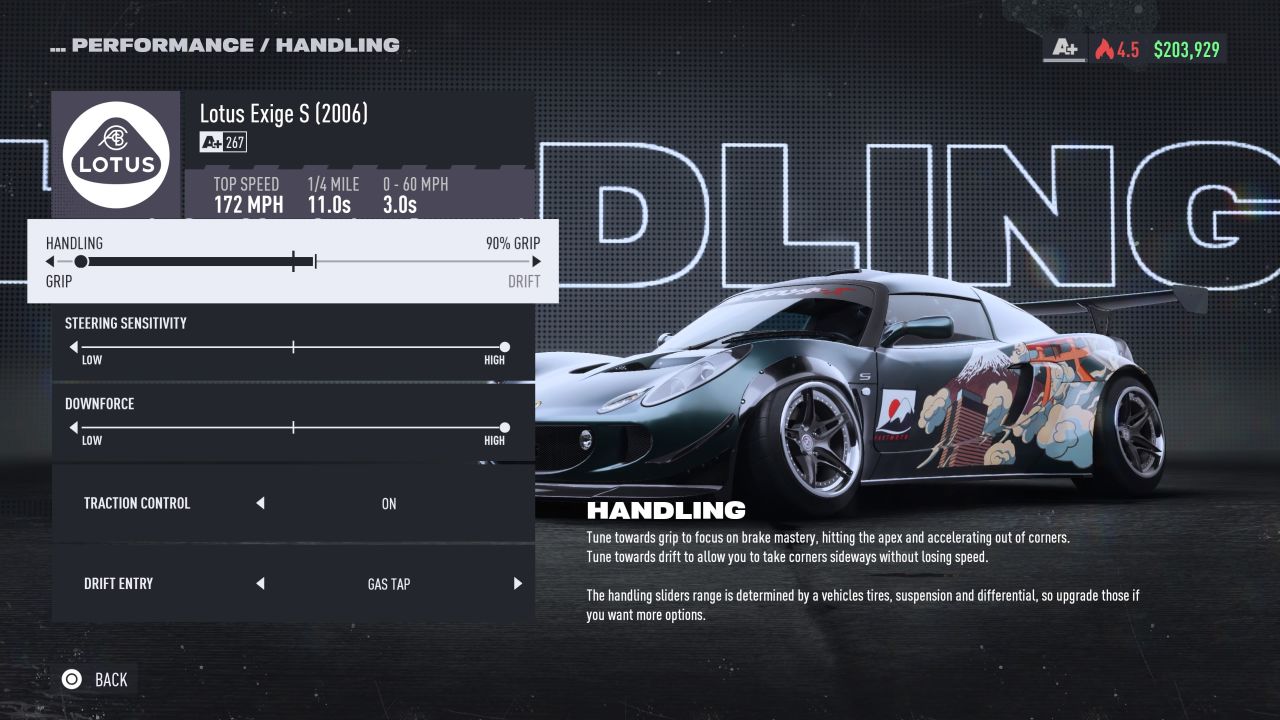The width and height of the screenshot is (1280, 720).
Task: Switch Traction Control using its left arrow
Action: point(260,504)
